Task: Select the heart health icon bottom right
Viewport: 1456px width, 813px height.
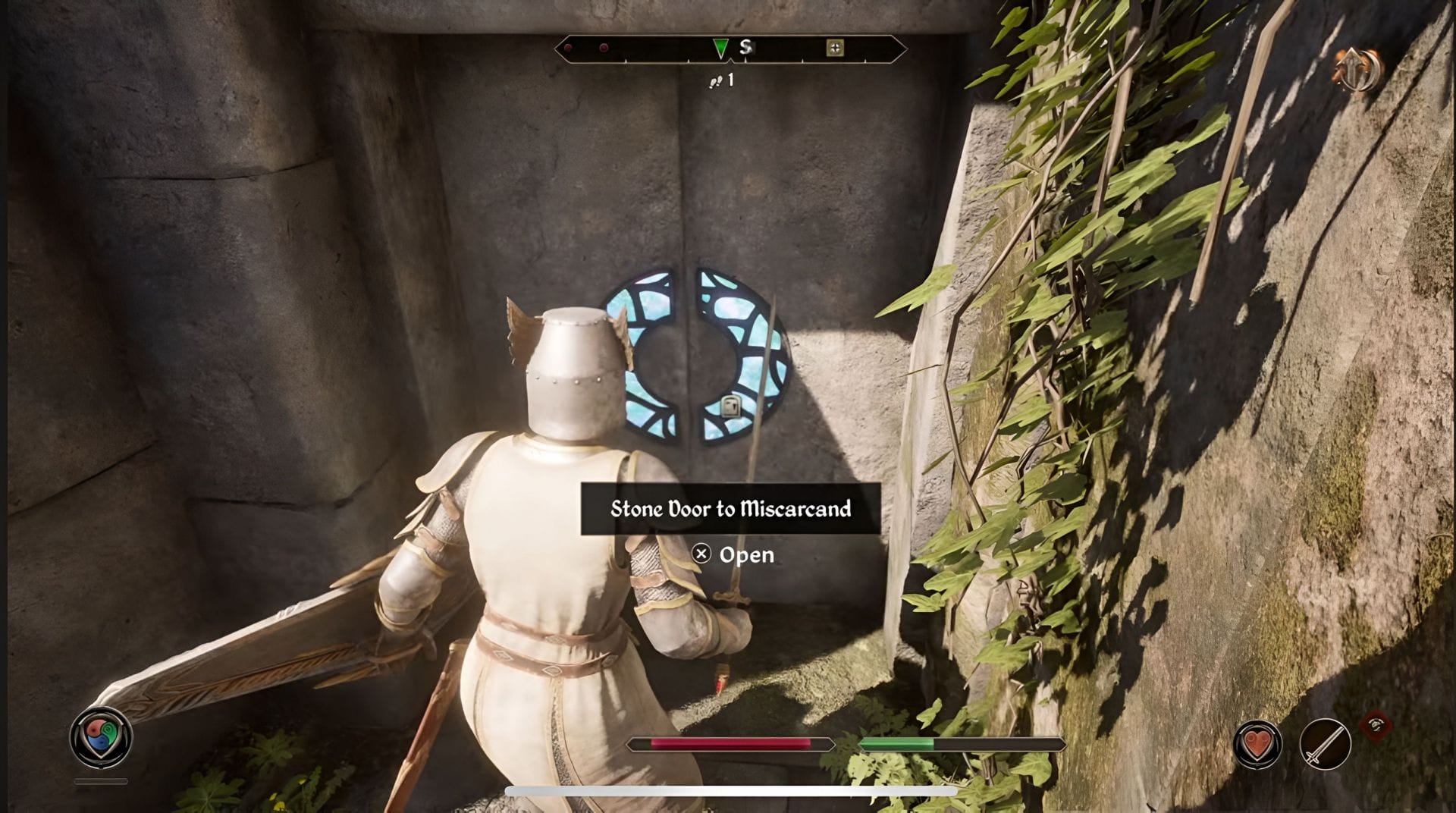Action: pos(1257,744)
